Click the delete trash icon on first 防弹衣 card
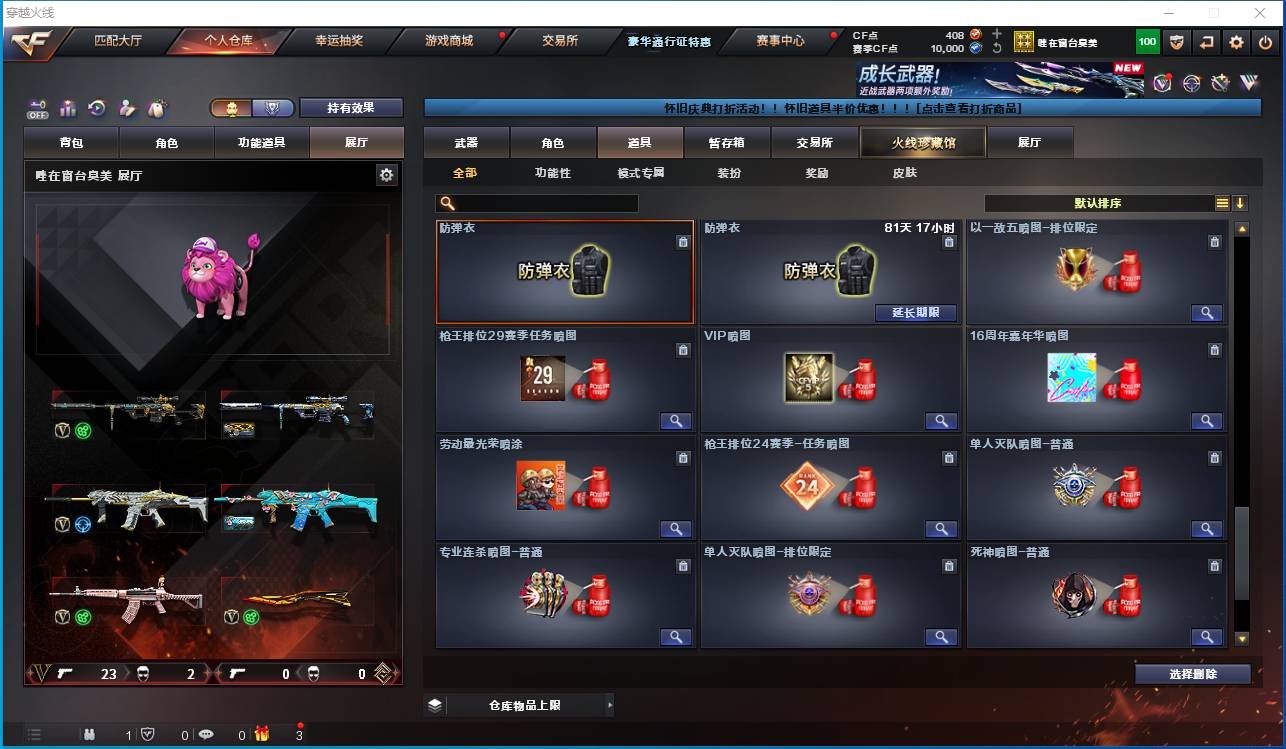This screenshot has height=749, width=1286. (684, 241)
